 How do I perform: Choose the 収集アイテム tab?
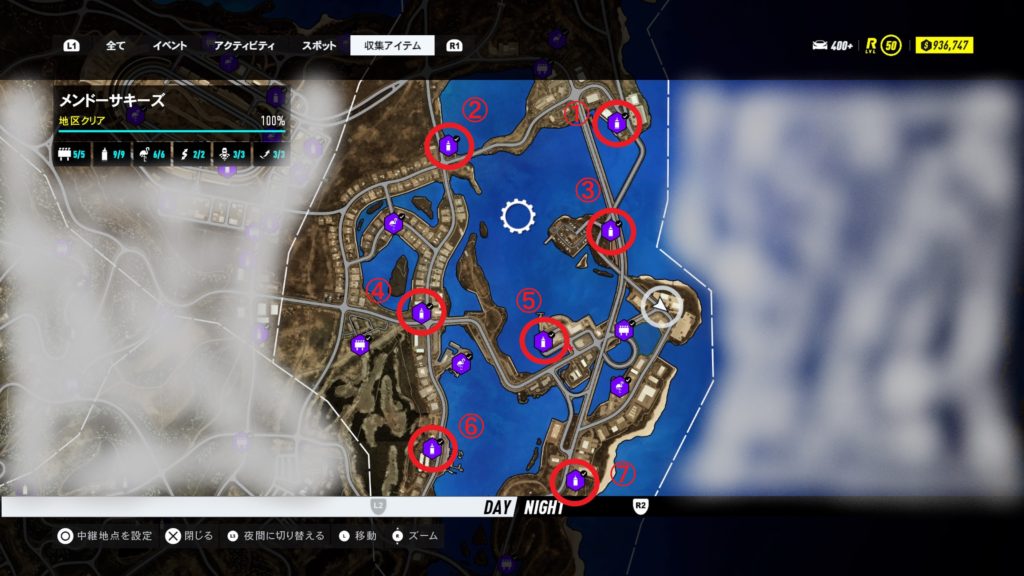pos(392,45)
